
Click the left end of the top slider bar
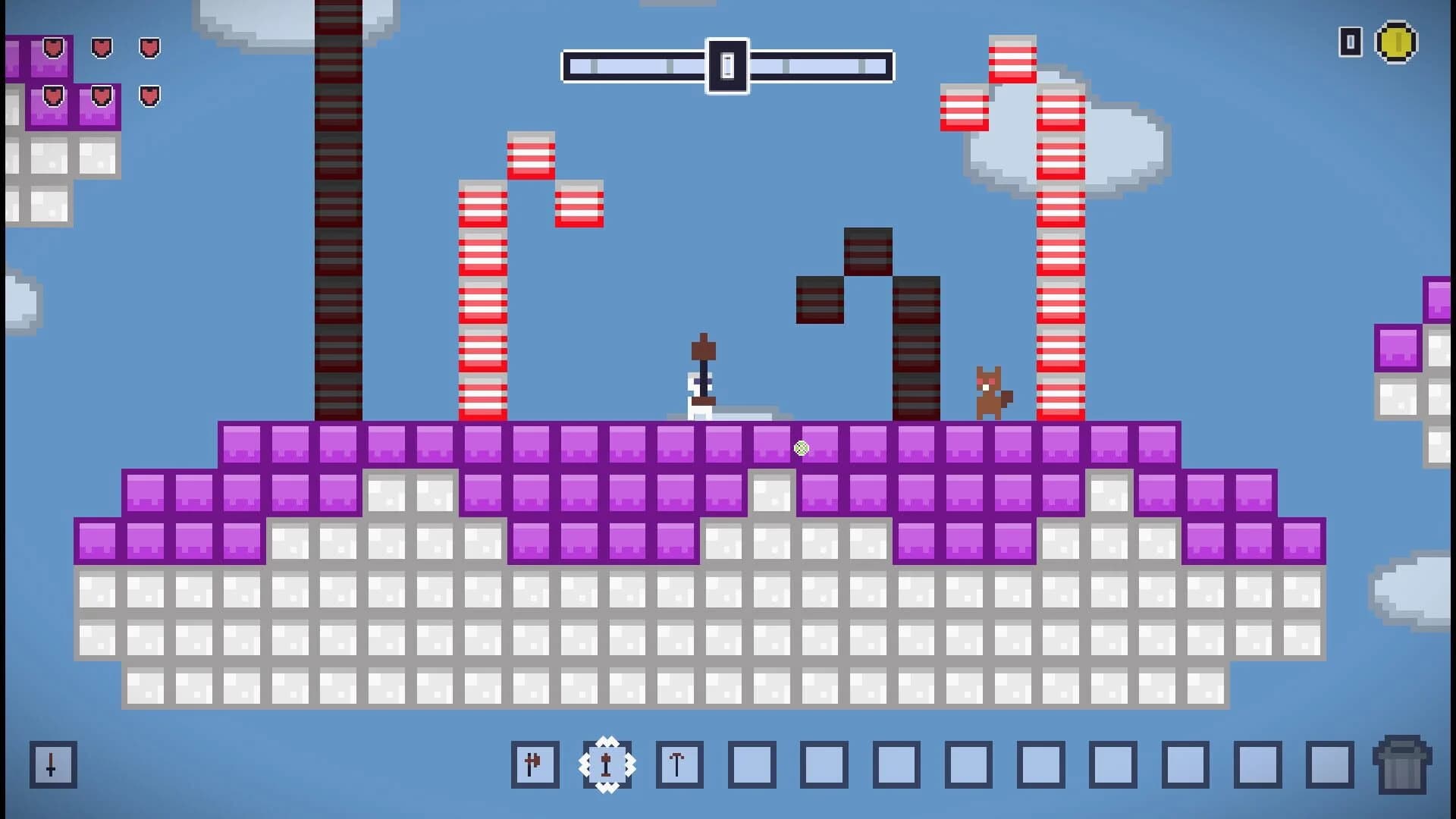pyautogui.click(x=573, y=66)
